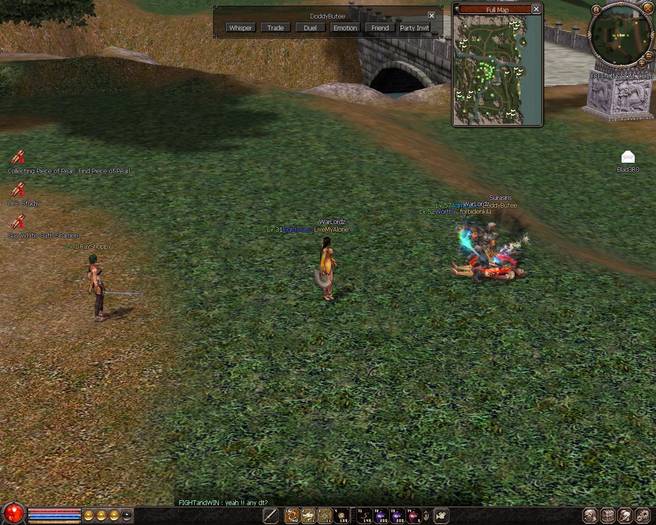Open a Trade with the selected player
The image size is (656, 525).
(275, 28)
